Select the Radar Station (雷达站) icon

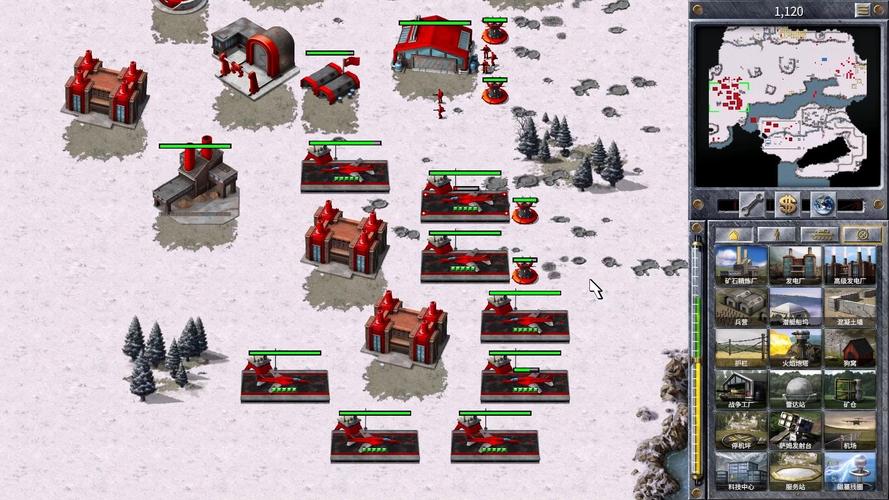tap(795, 389)
